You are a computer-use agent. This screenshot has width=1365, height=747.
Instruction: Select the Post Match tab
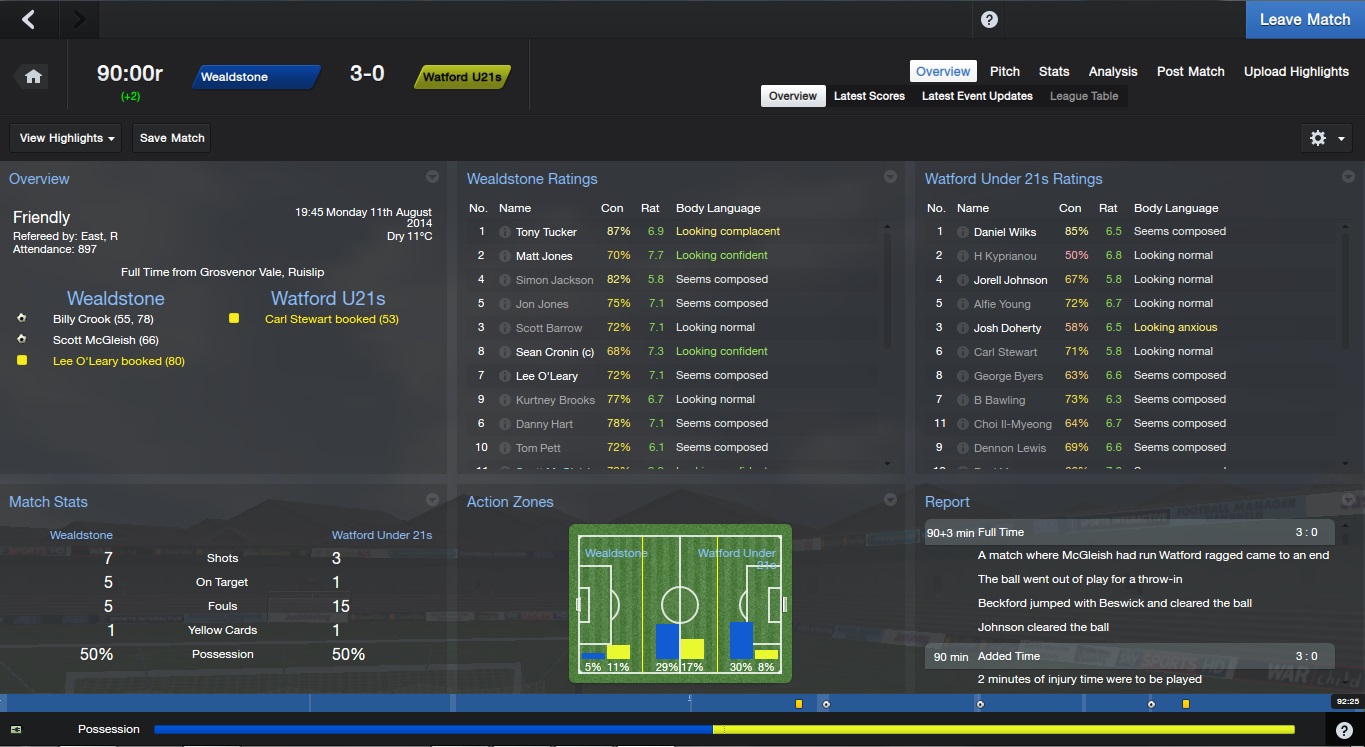click(1190, 71)
